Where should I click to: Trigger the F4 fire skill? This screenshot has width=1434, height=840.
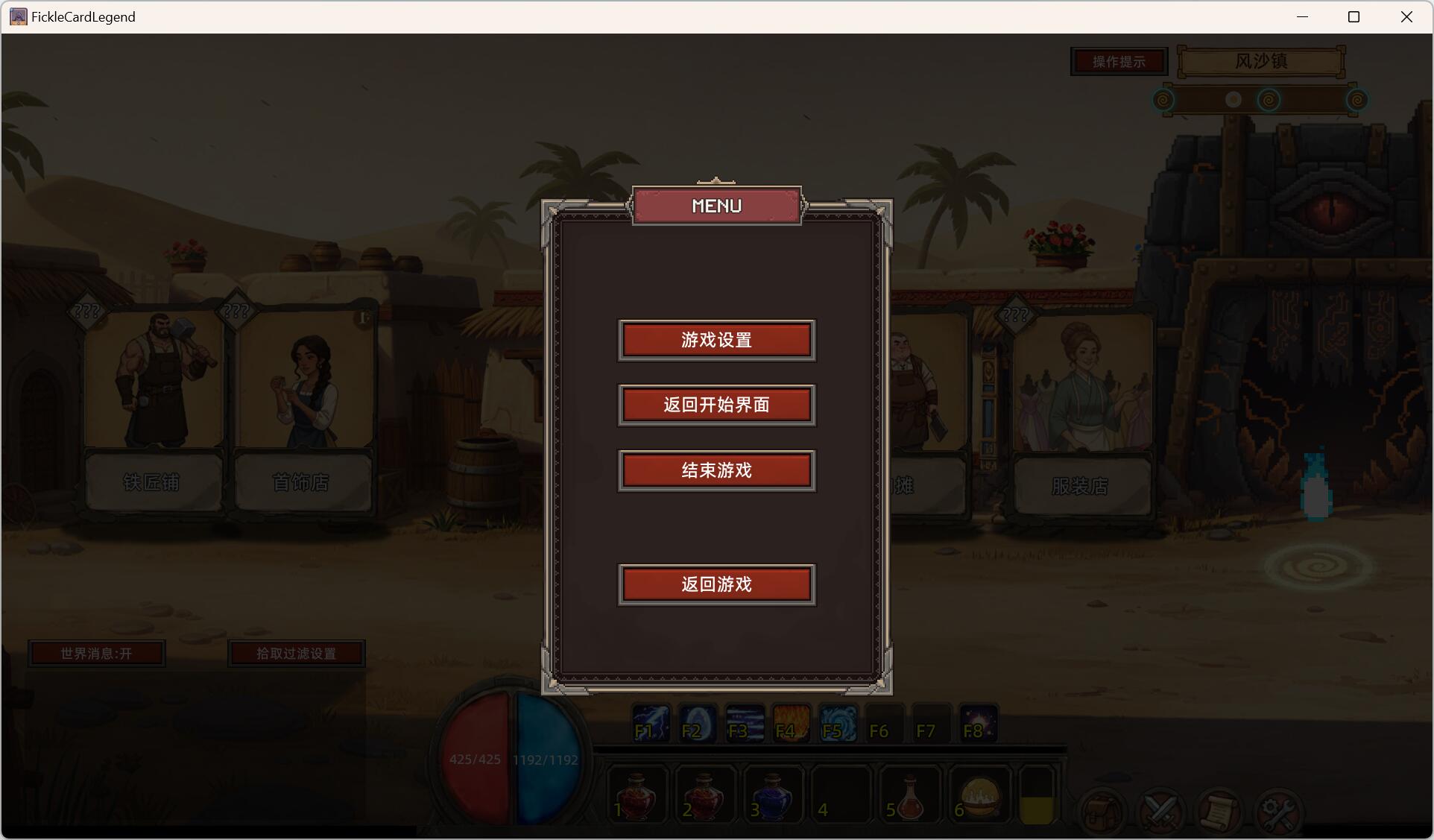[x=791, y=724]
